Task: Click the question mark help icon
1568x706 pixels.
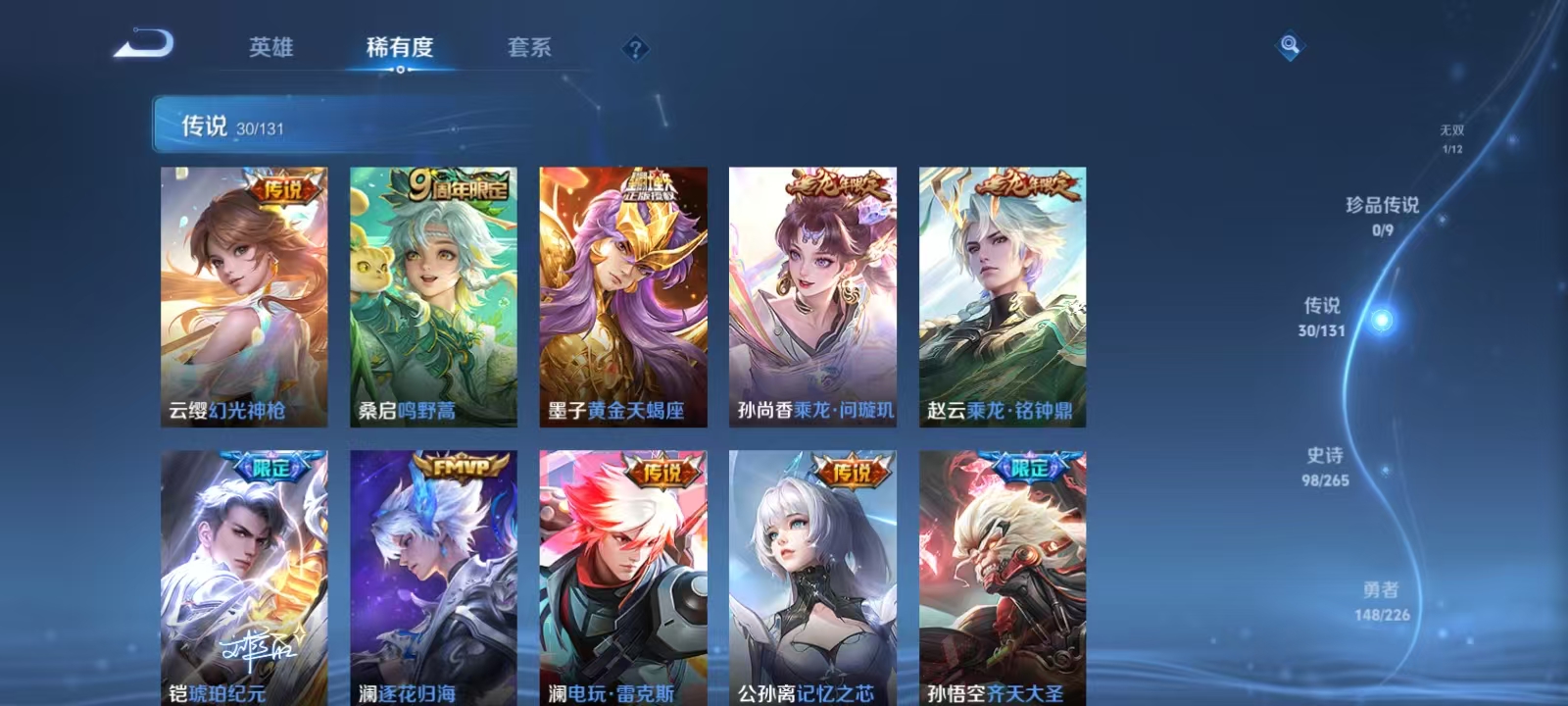Action: pyautogui.click(x=633, y=48)
